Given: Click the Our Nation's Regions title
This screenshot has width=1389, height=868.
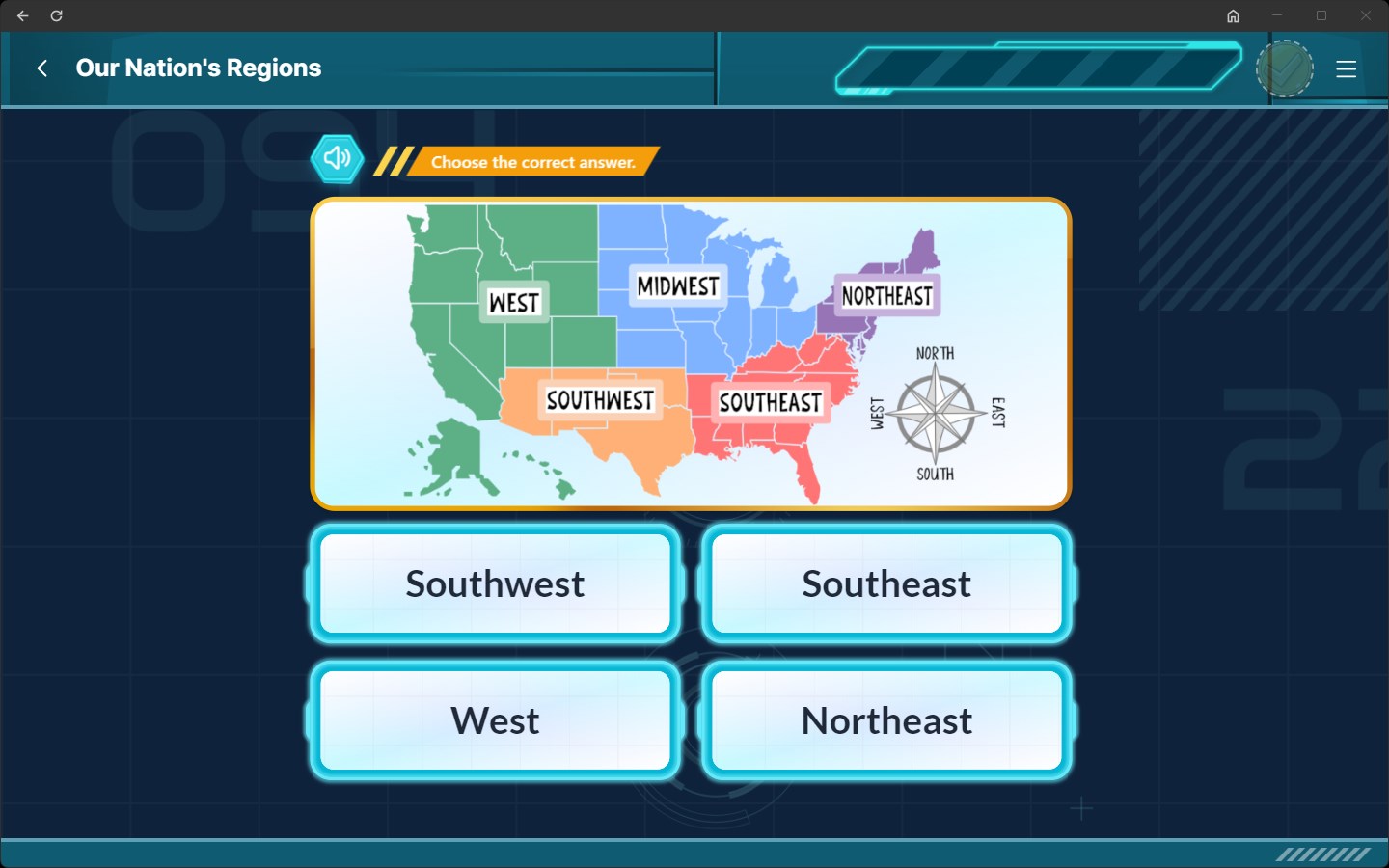Looking at the screenshot, I should pos(199,68).
